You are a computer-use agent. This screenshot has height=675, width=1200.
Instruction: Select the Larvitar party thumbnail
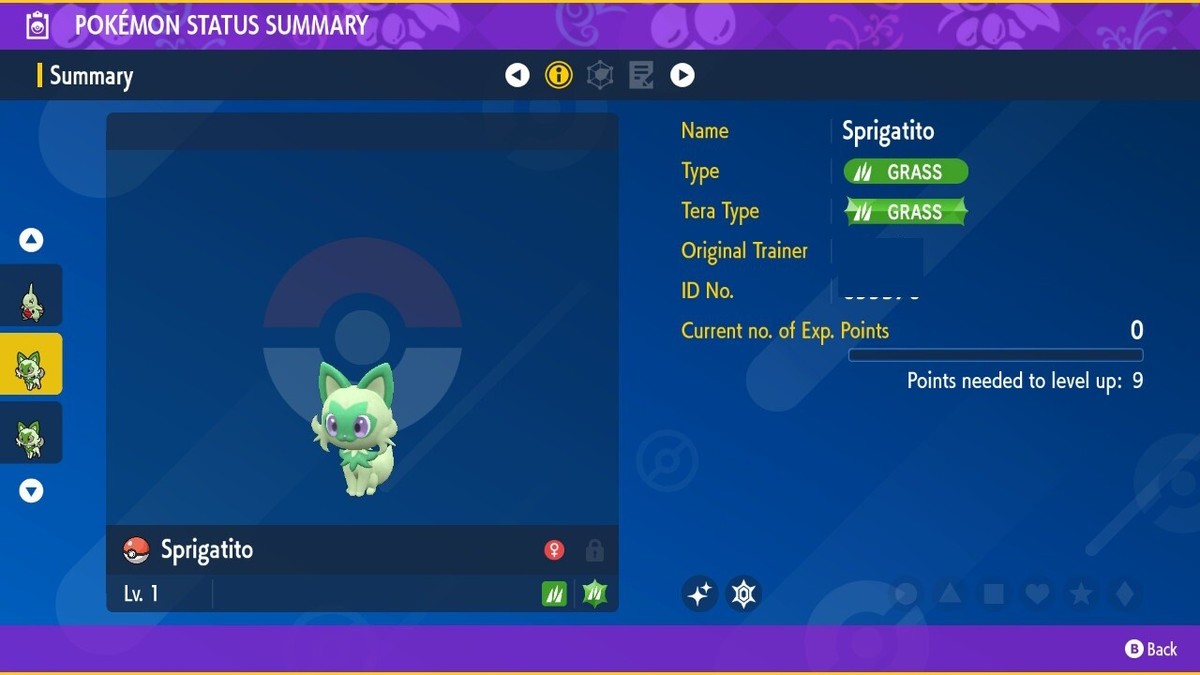click(x=30, y=296)
